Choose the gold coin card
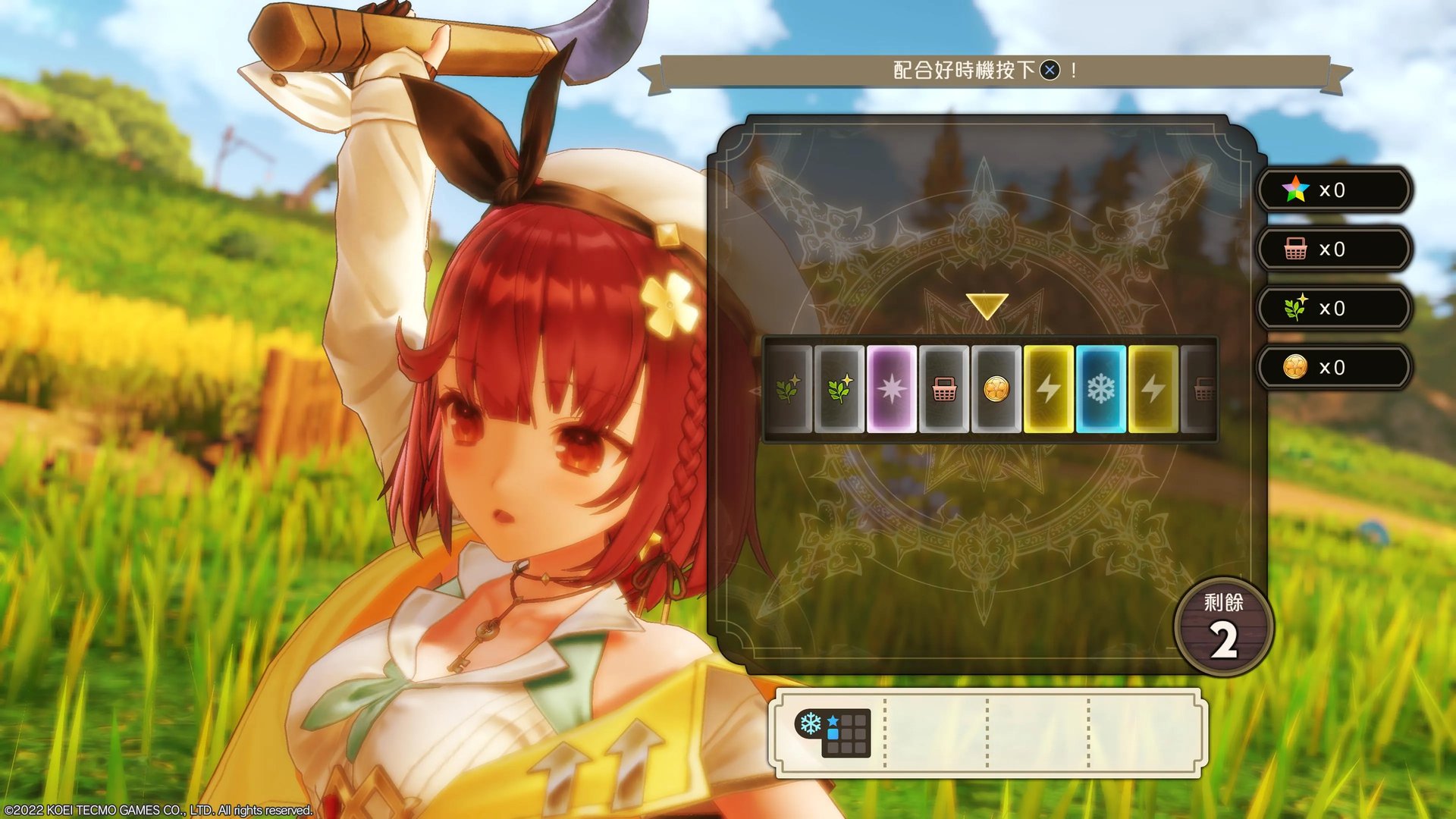Image resolution: width=1456 pixels, height=819 pixels. pyautogui.click(x=996, y=389)
